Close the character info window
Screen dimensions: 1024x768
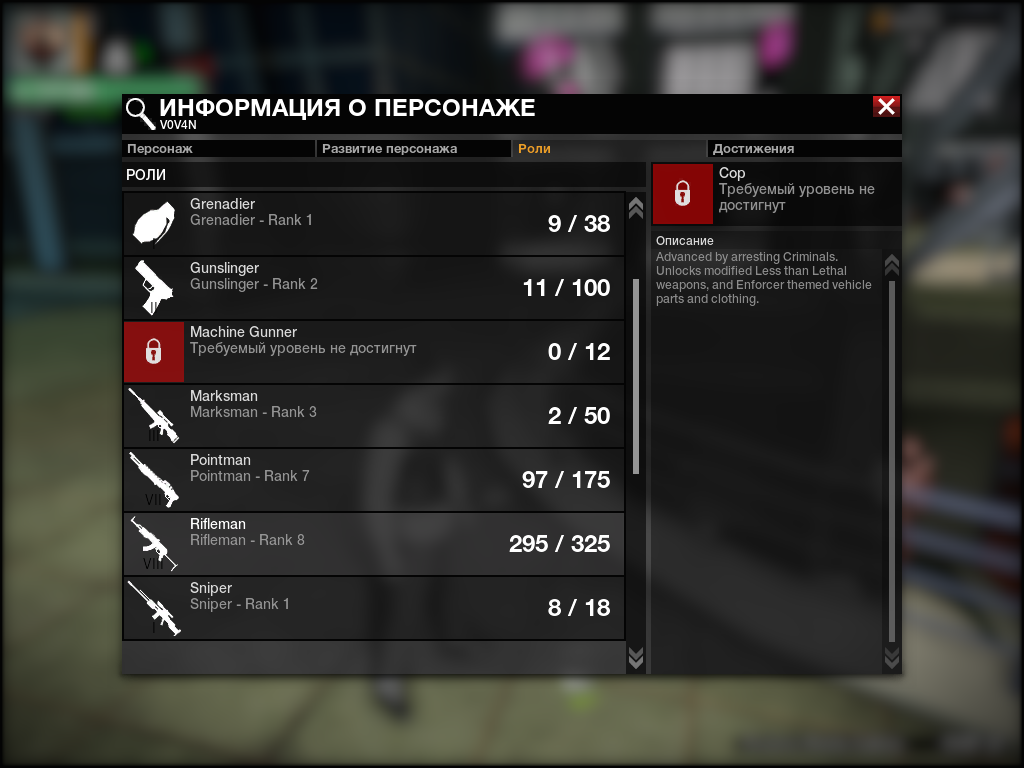tap(886, 107)
